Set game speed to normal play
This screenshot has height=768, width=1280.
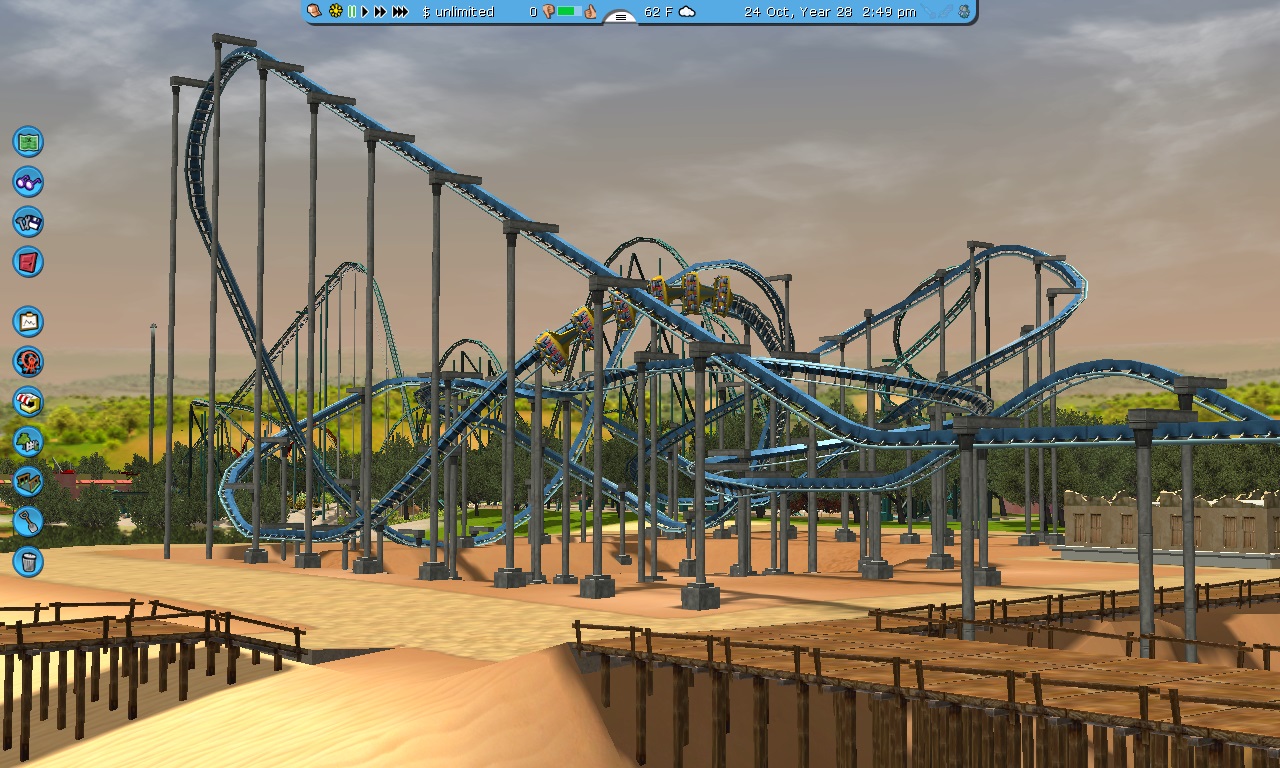(365, 12)
